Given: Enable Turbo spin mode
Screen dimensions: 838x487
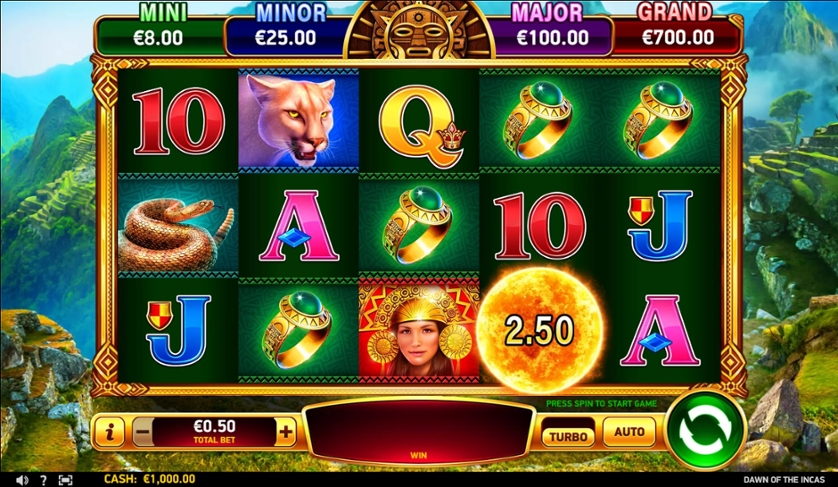Looking at the screenshot, I should tap(568, 433).
